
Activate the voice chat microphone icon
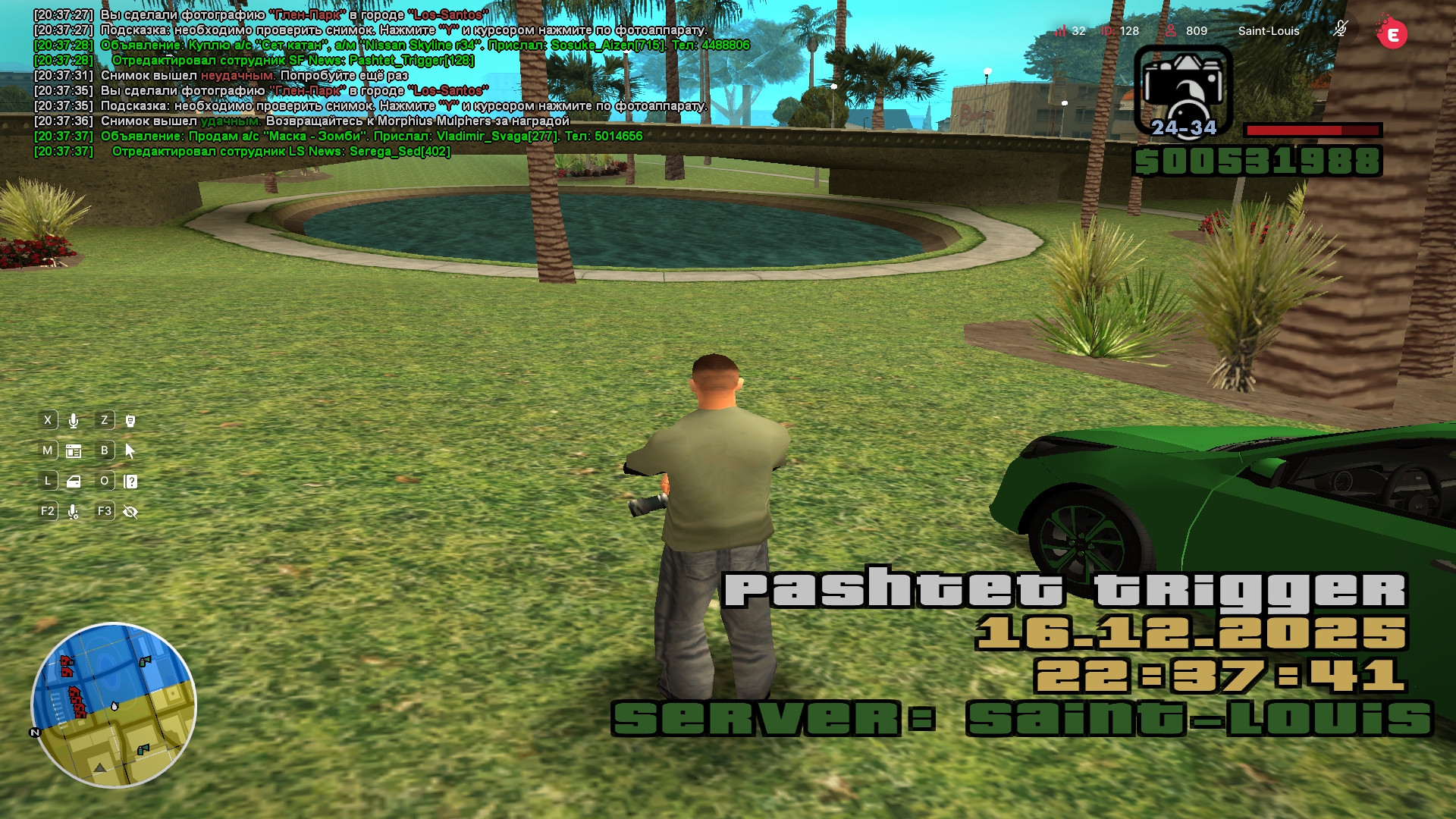(x=74, y=421)
